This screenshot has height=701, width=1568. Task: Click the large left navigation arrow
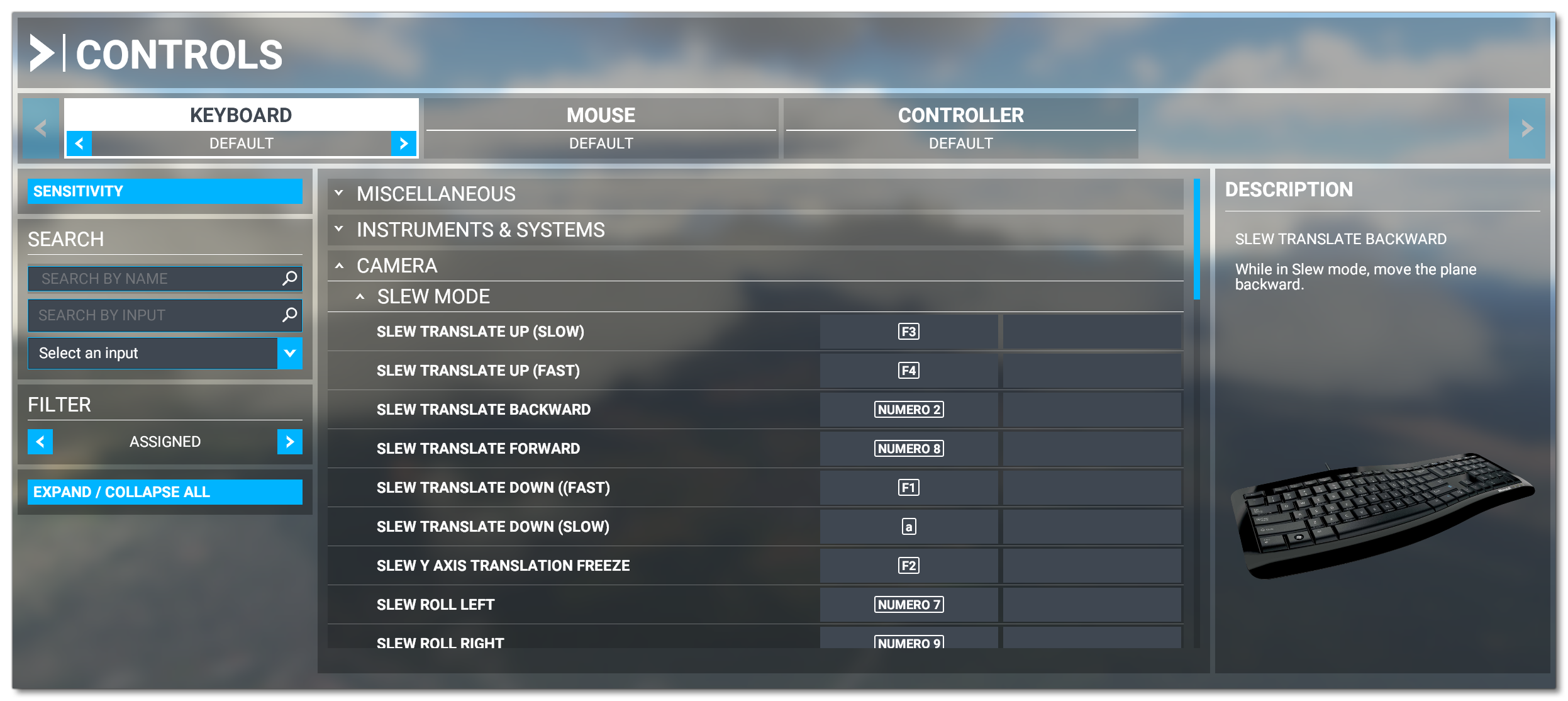40,128
